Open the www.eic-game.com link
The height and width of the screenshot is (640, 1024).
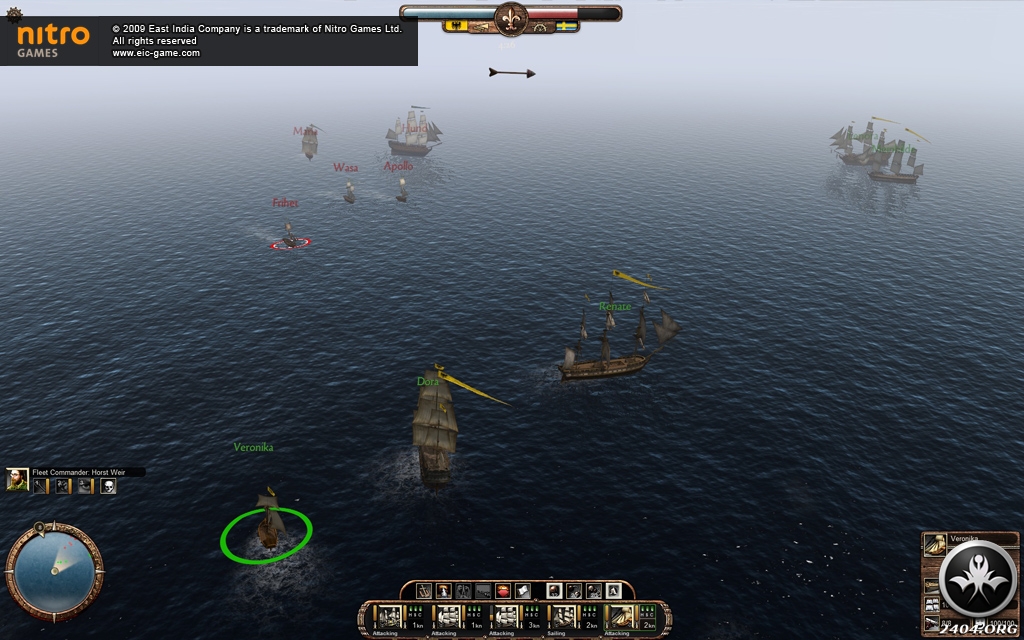(156, 53)
